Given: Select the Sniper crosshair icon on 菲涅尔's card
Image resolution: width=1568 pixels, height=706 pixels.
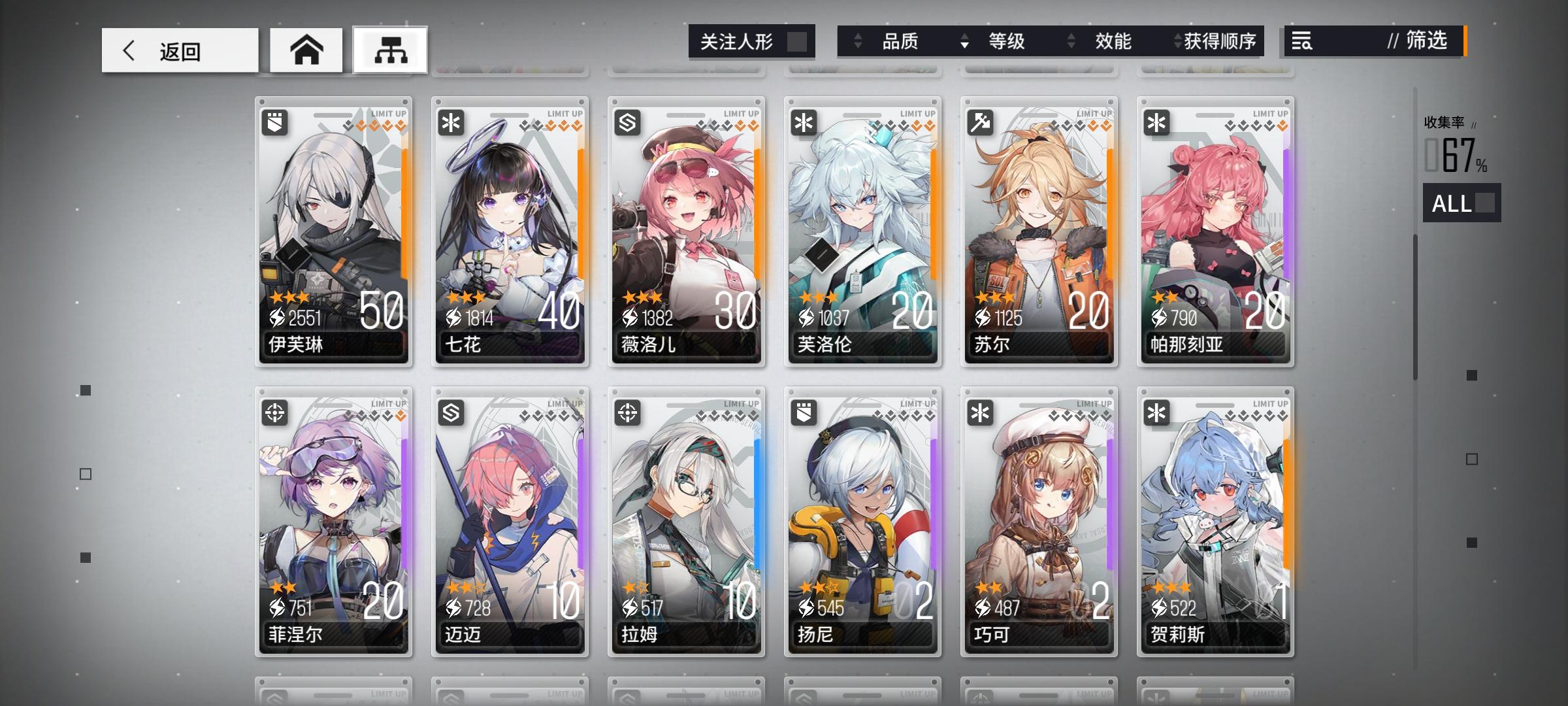Looking at the screenshot, I should click(274, 412).
